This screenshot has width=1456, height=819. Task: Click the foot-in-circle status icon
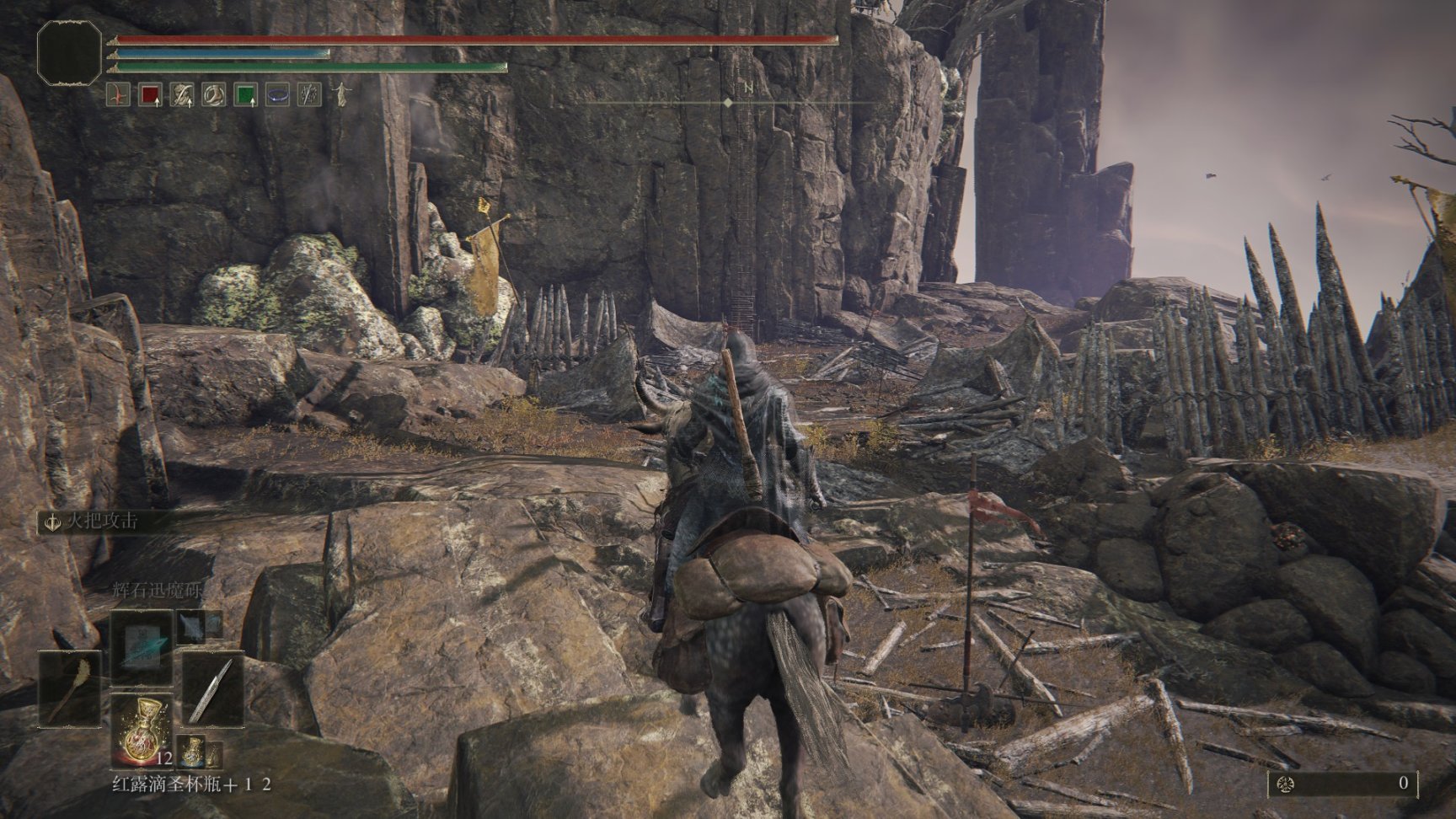213,95
